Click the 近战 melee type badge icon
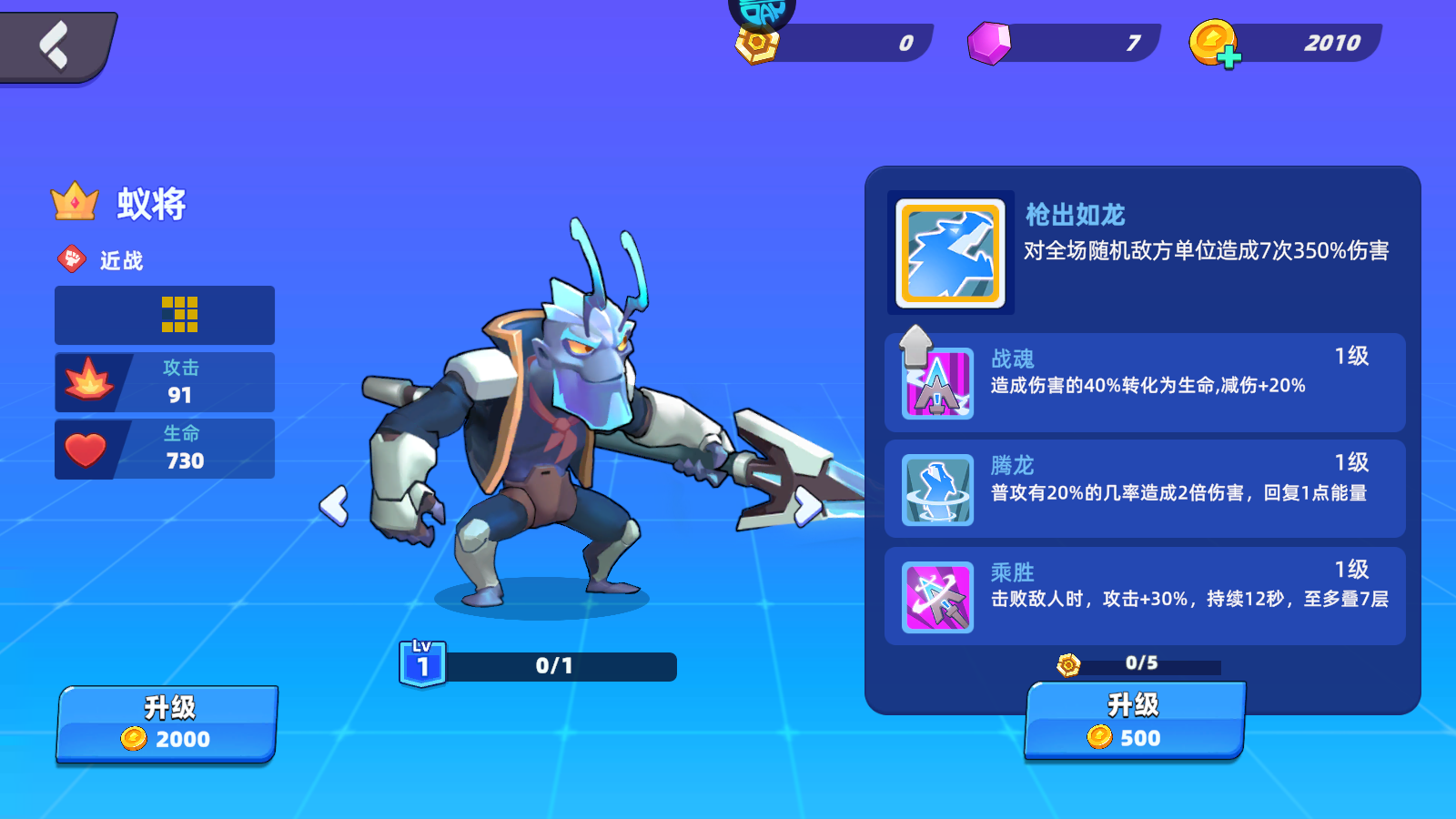1456x819 pixels. pyautogui.click(x=72, y=258)
